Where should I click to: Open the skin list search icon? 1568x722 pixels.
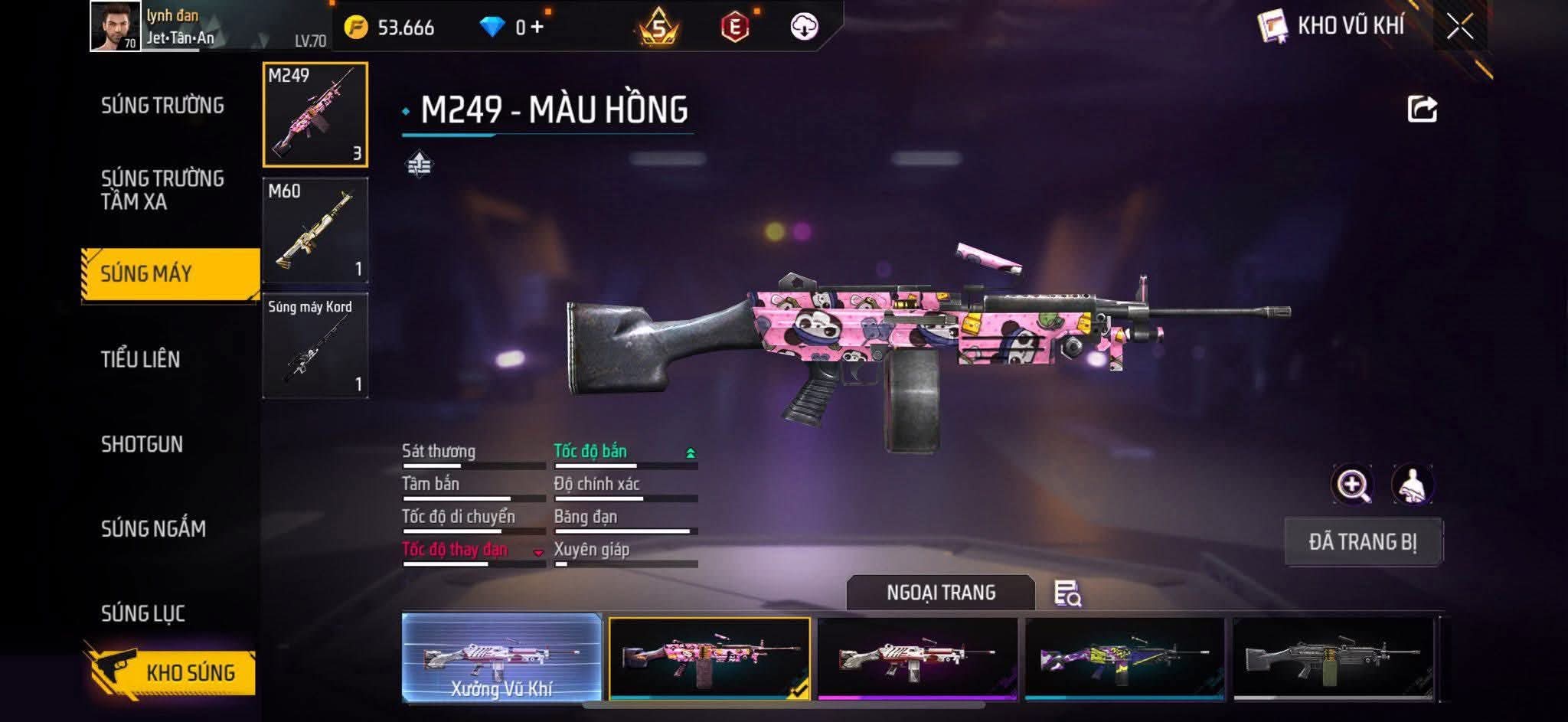[1067, 593]
